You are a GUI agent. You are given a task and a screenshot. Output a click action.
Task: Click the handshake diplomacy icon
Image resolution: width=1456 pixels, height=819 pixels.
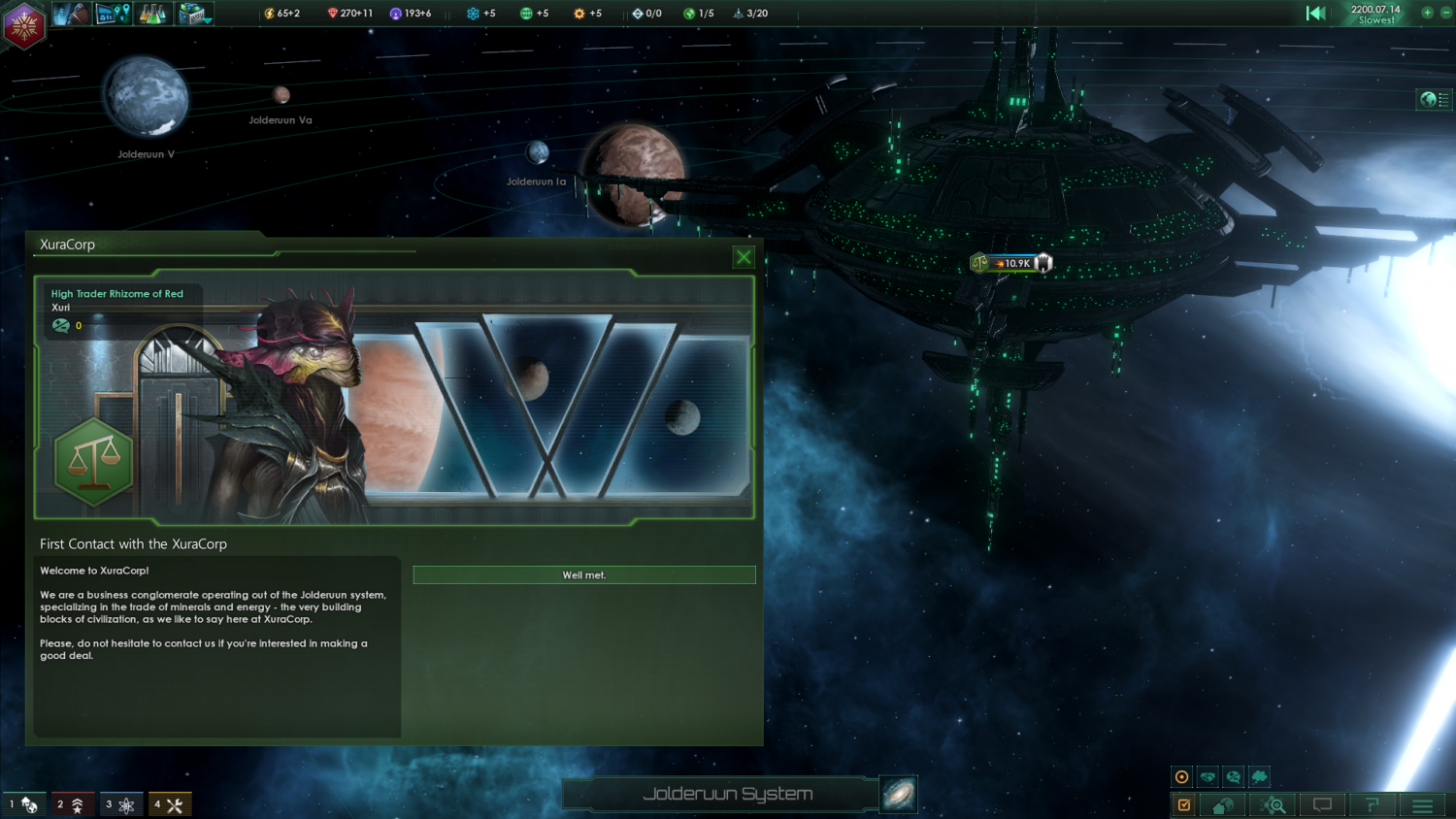coord(1208,777)
